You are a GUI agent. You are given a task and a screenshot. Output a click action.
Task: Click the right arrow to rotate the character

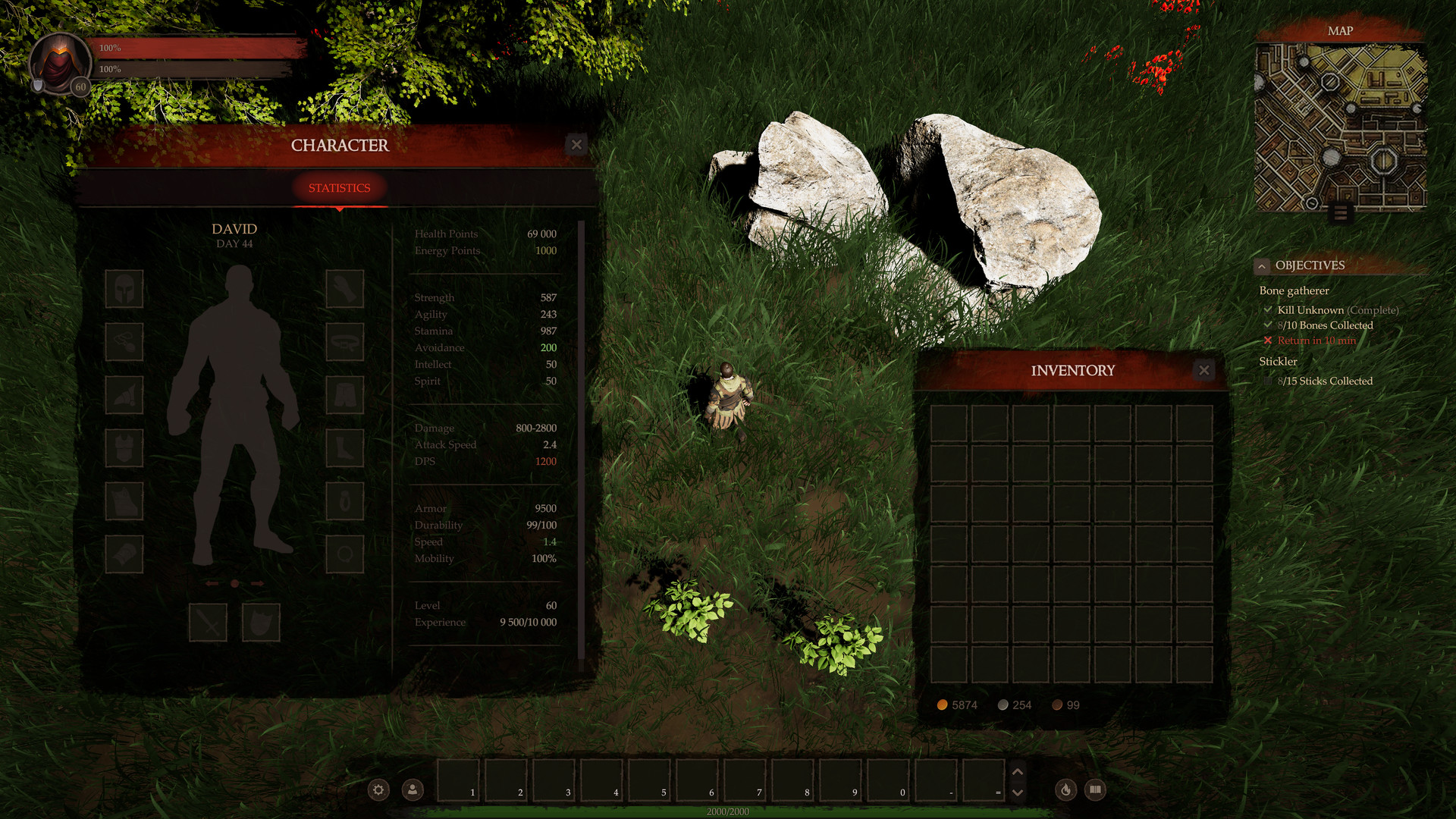coord(256,584)
